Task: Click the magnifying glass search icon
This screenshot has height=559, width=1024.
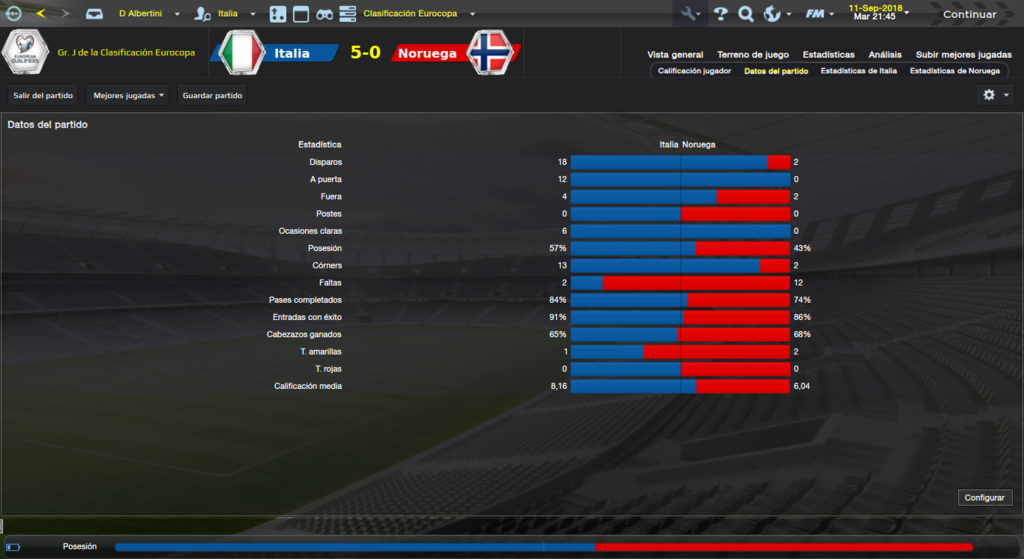Action: coord(745,14)
